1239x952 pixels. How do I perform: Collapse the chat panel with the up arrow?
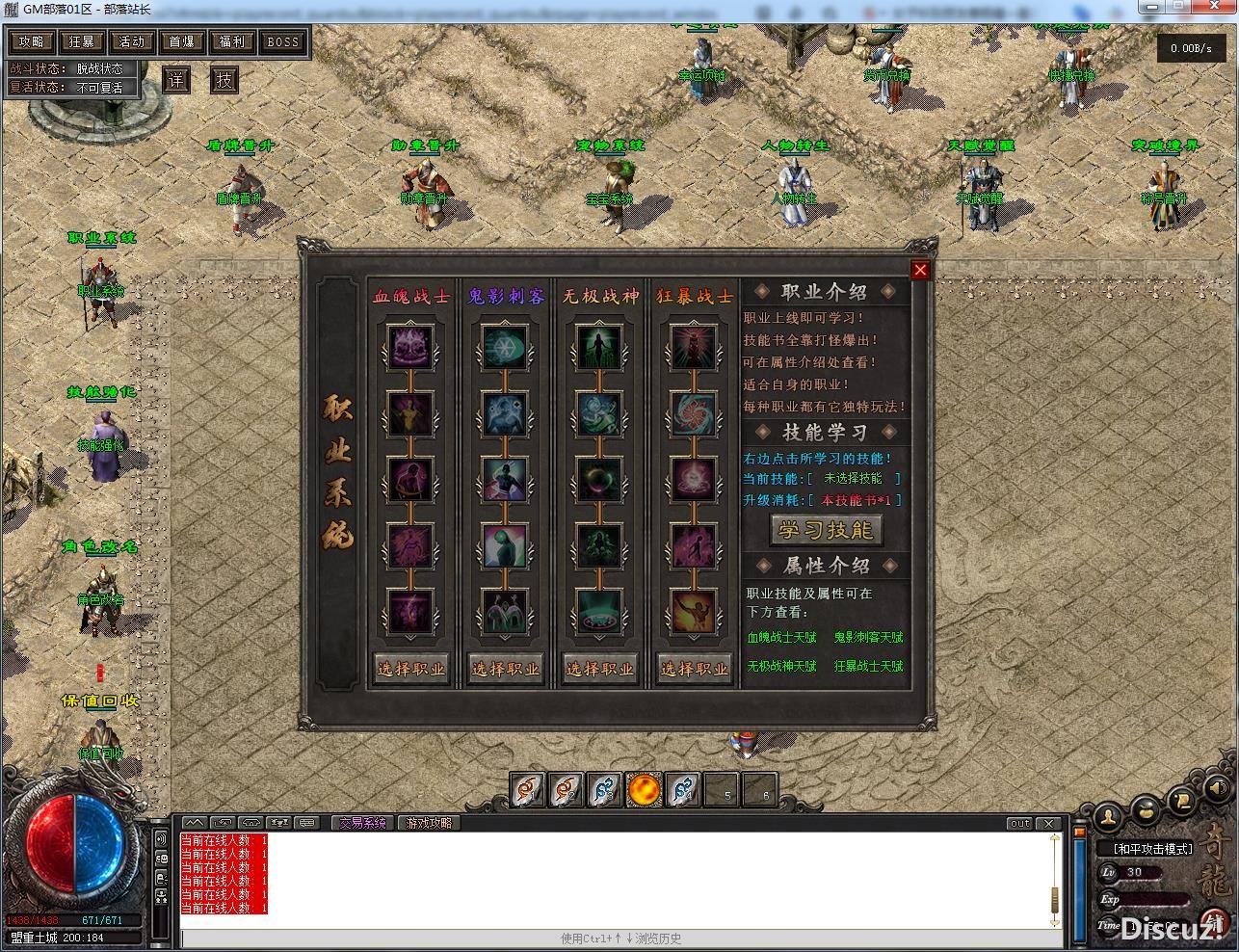tap(194, 822)
